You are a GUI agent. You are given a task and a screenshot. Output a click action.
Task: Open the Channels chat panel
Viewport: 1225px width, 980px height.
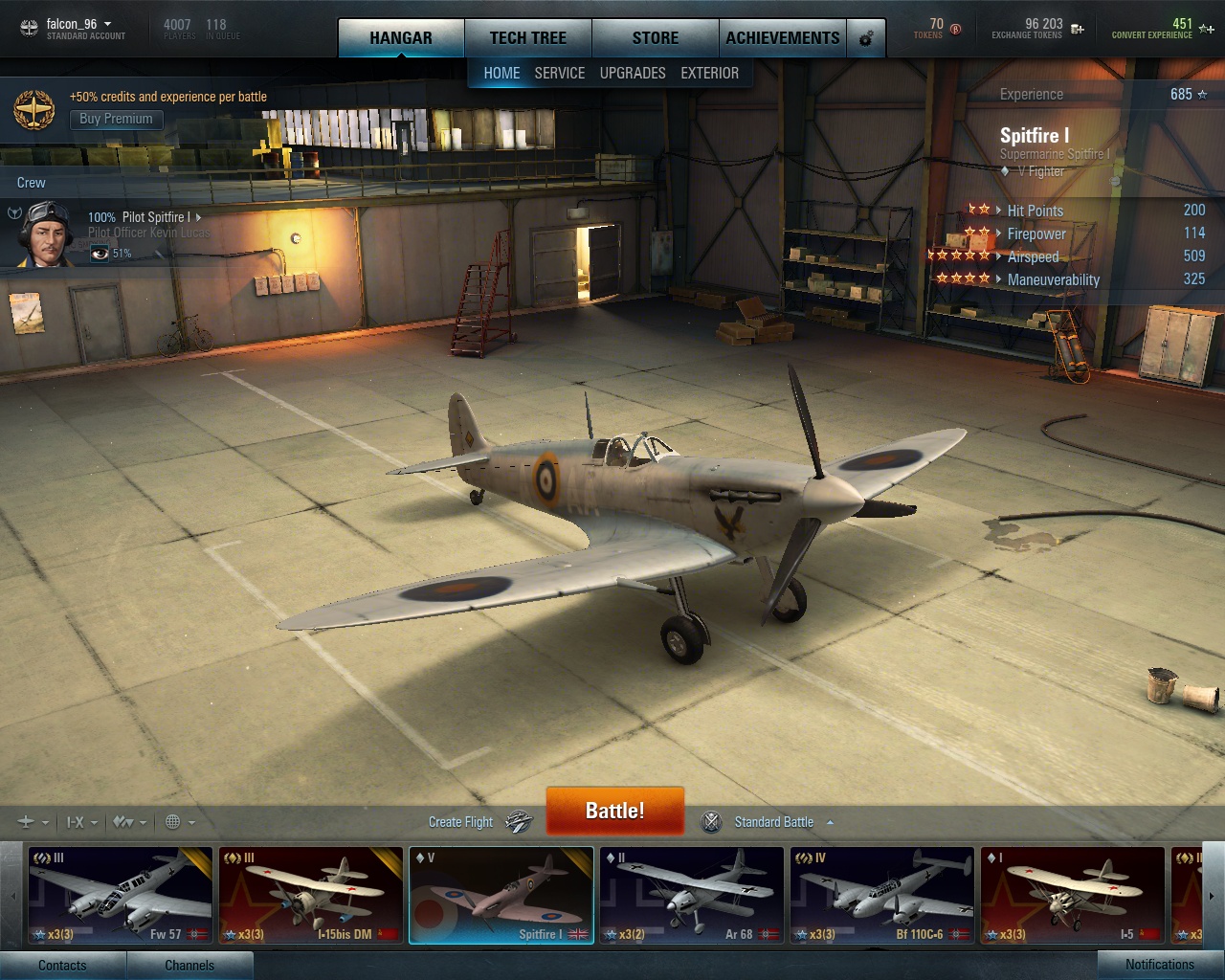point(189,965)
